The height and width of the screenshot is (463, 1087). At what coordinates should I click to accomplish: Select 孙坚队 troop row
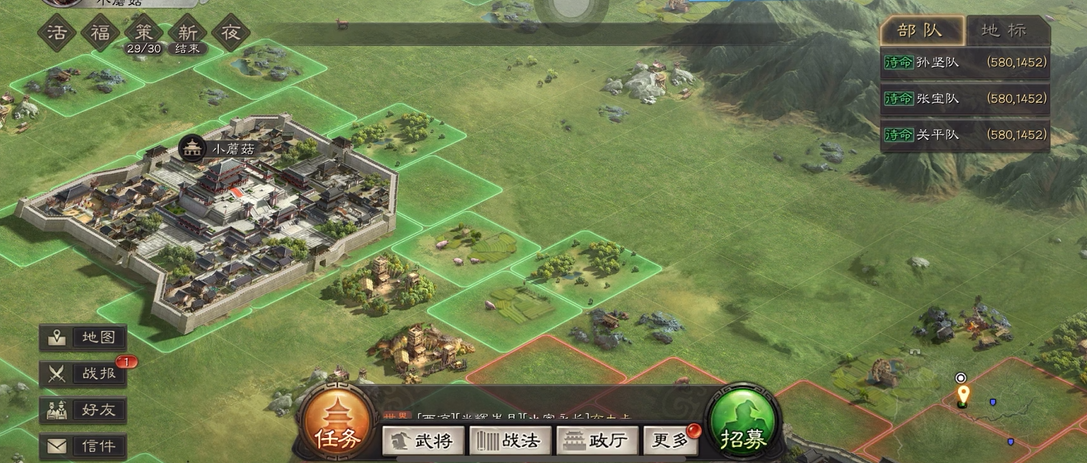[x=964, y=62]
